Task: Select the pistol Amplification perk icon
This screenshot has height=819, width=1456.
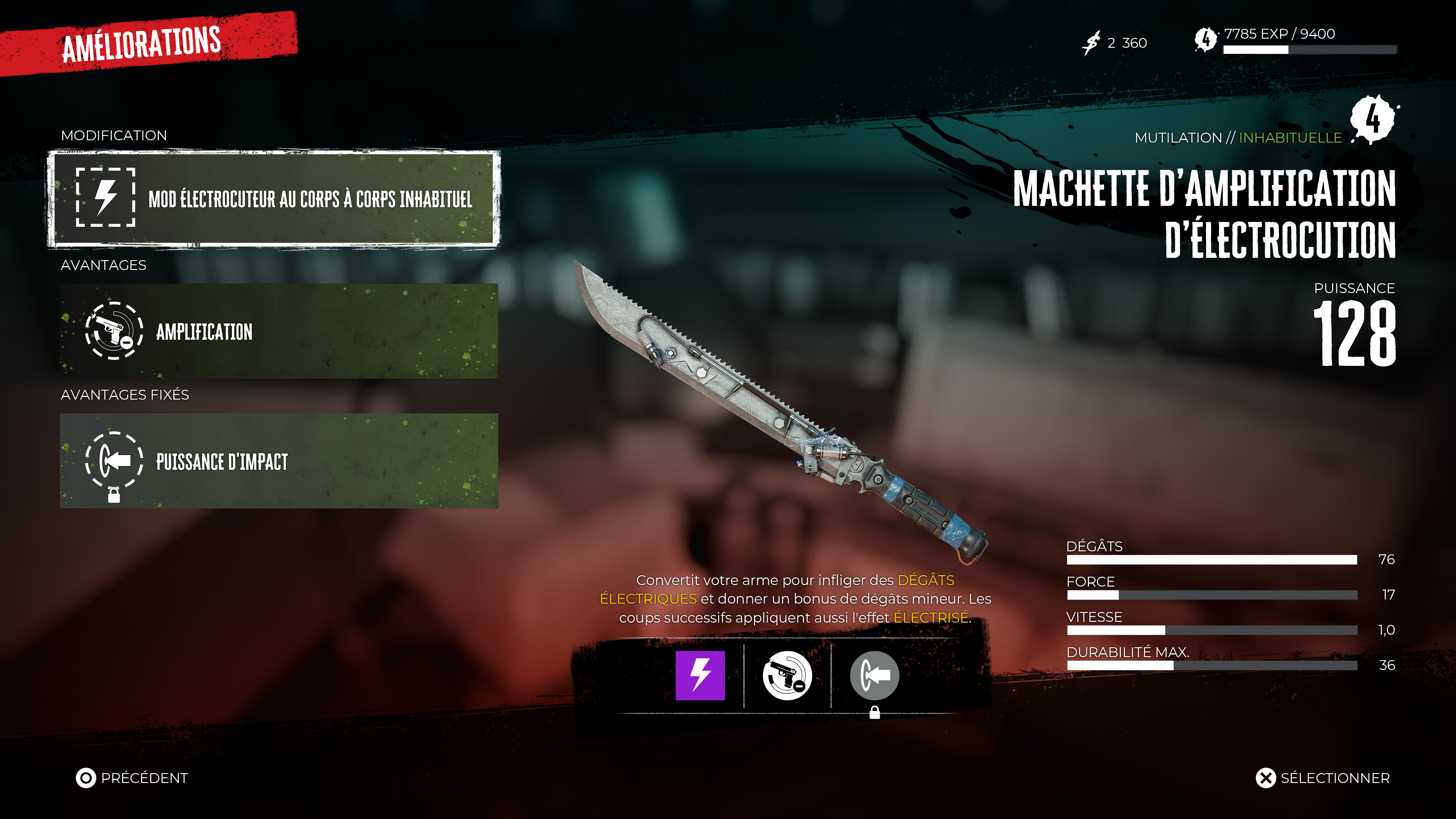Action: (x=787, y=675)
